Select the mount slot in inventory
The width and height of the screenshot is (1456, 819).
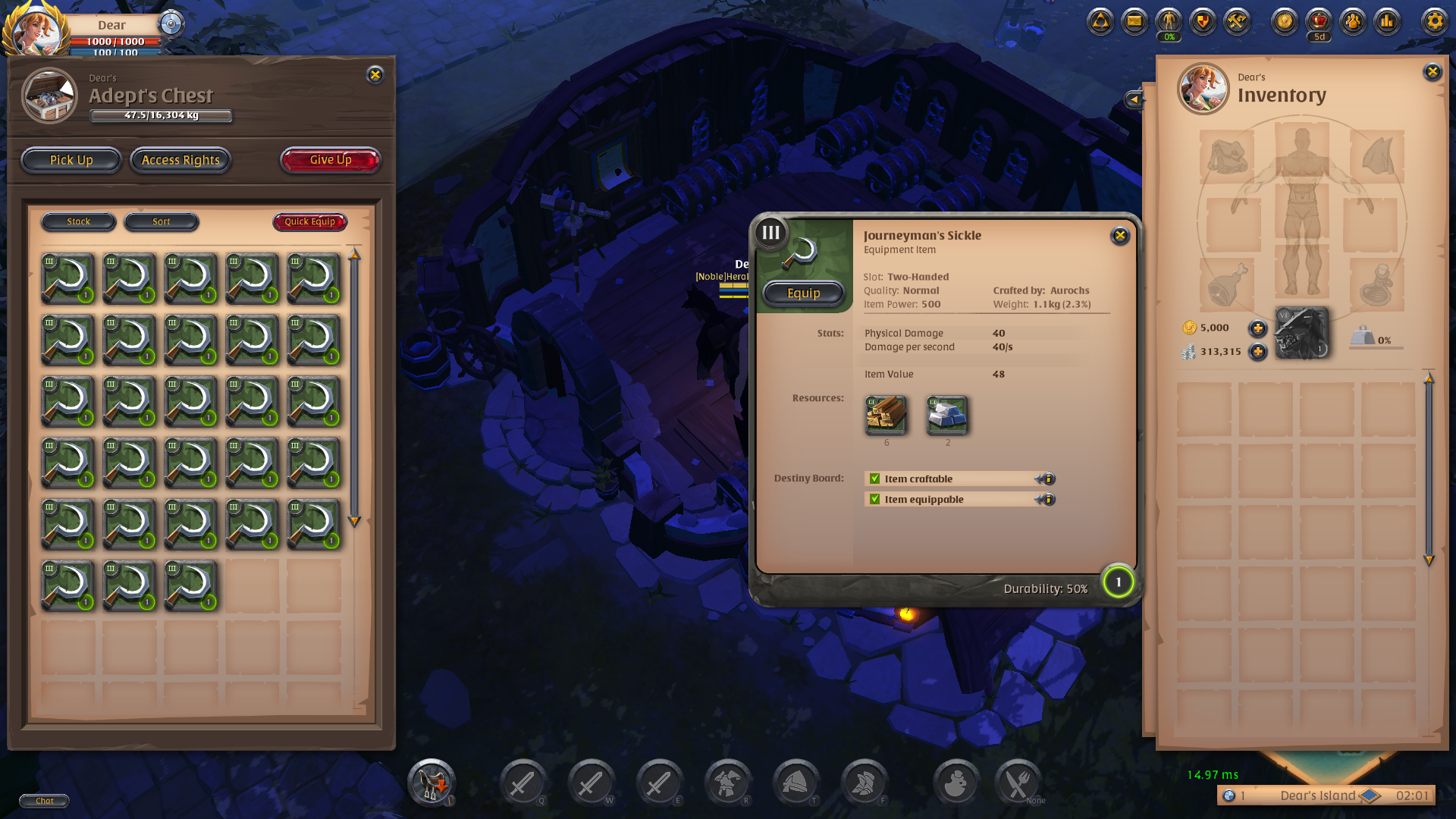(1301, 332)
